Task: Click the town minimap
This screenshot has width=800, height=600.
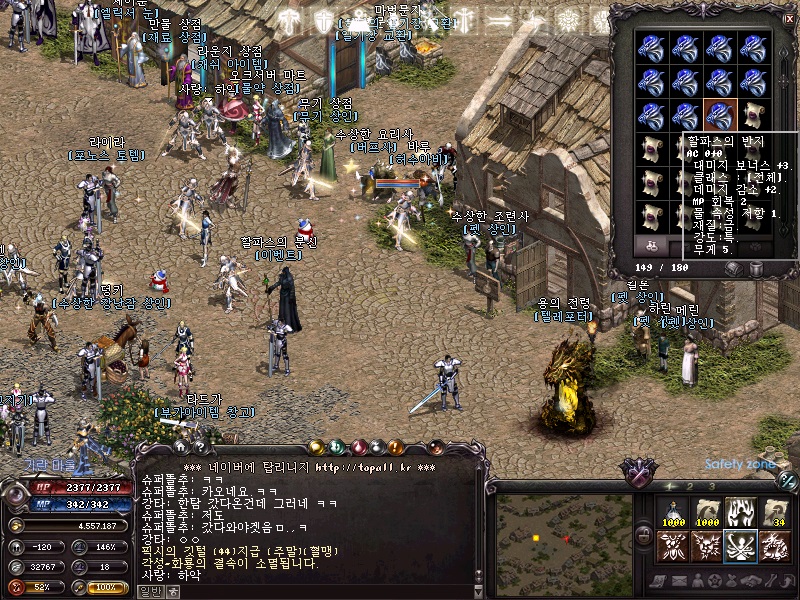Action: coord(563,546)
